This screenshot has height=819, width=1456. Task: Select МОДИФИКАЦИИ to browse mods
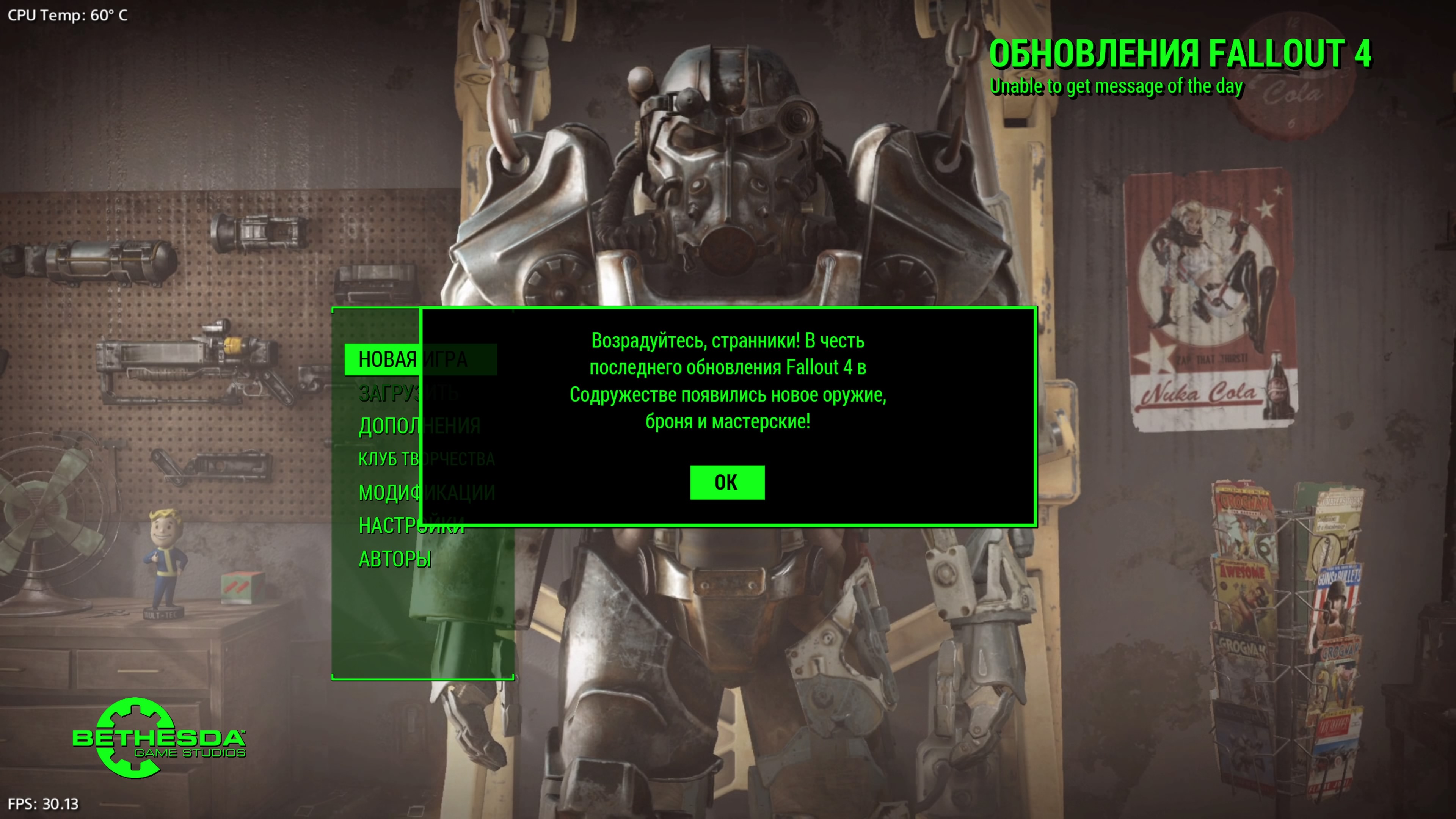[425, 493]
